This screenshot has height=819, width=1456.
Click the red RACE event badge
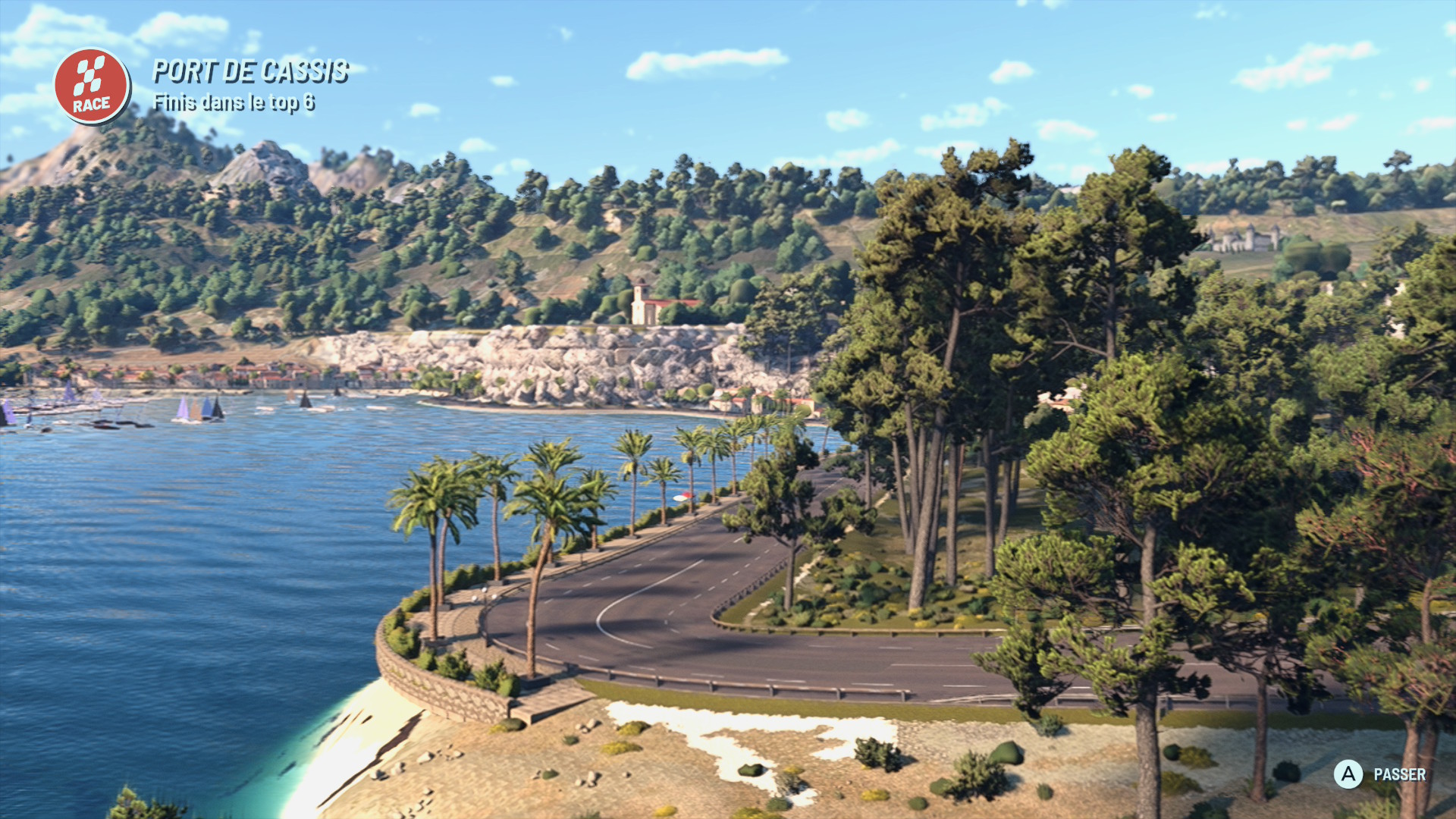coord(92,86)
